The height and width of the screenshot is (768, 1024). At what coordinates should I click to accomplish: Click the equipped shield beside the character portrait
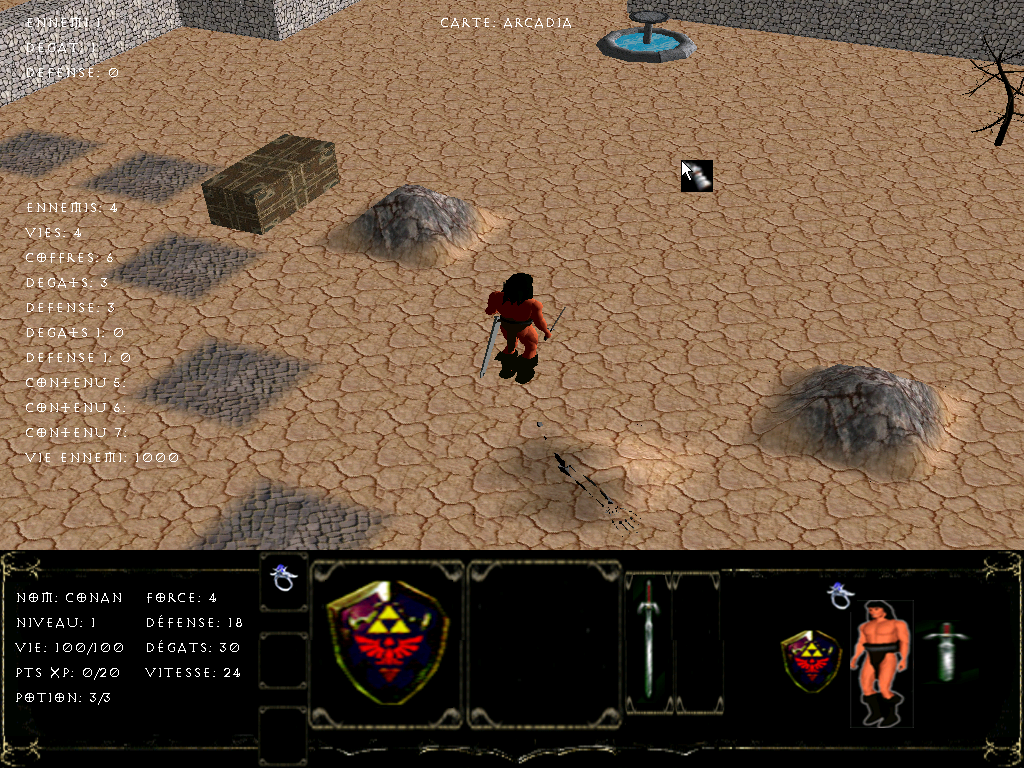(812, 659)
